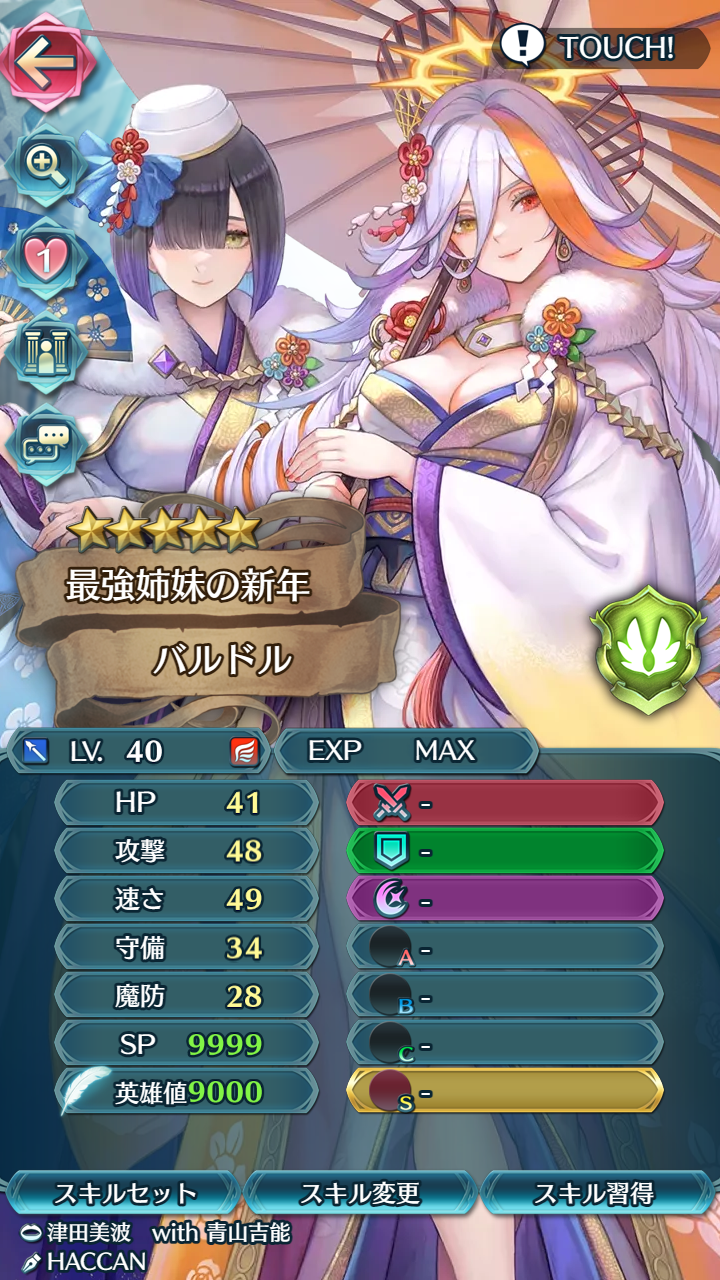Viewport: 720px width, 1280px height.
Task: Open スキル変更 to change skills
Action: click(360, 1193)
